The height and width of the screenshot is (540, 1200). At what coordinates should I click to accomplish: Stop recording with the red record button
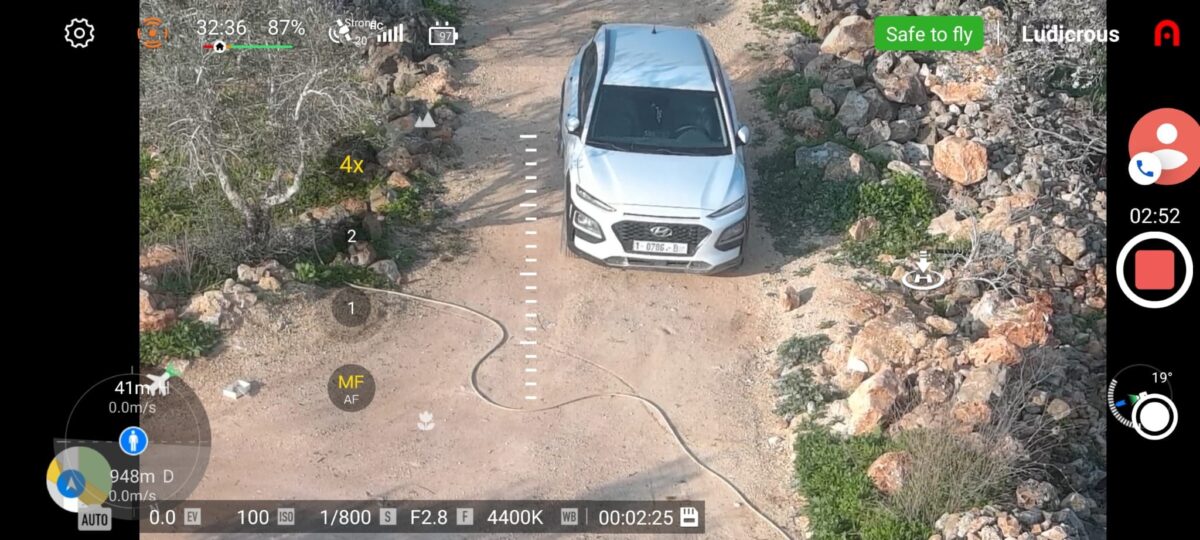click(1154, 270)
